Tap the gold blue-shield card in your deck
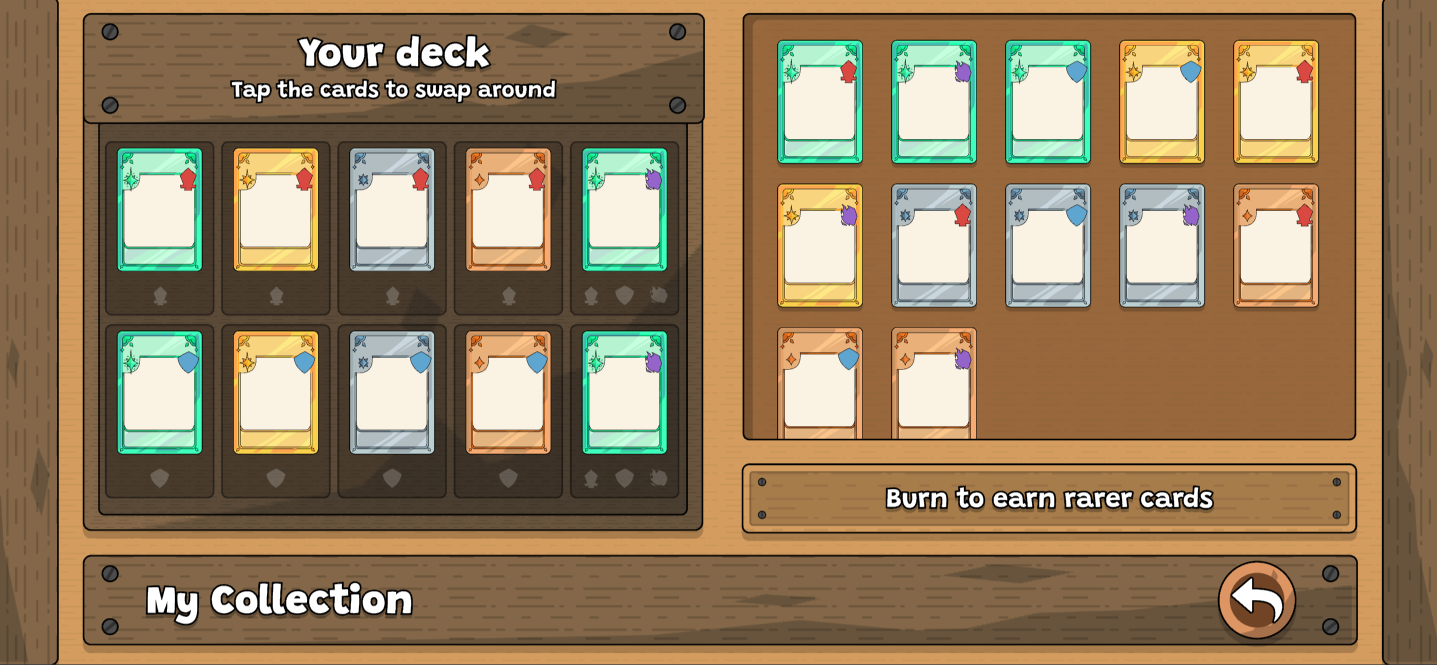 [276, 393]
